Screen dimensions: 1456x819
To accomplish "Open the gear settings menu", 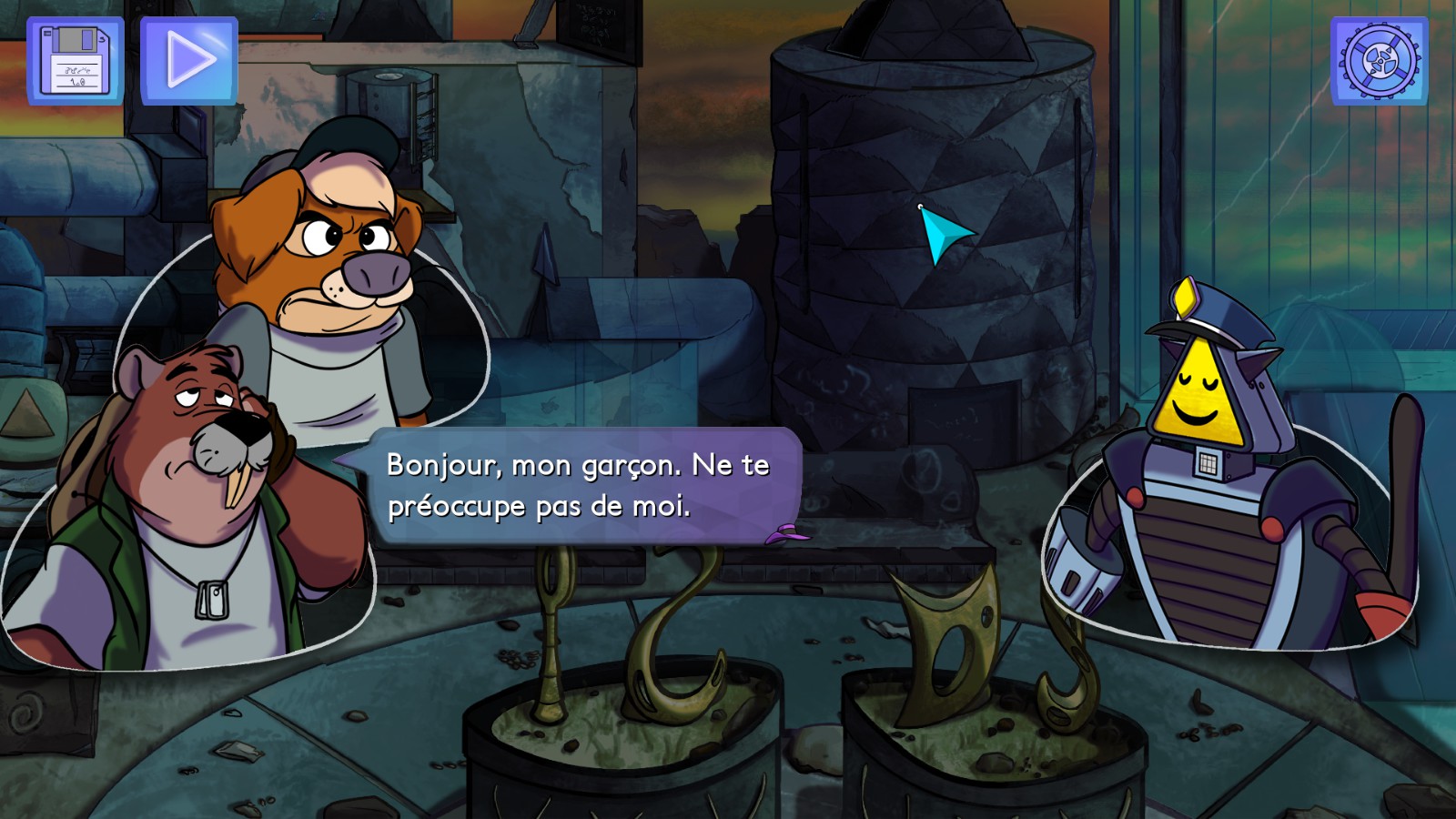I will pyautogui.click(x=1380, y=61).
